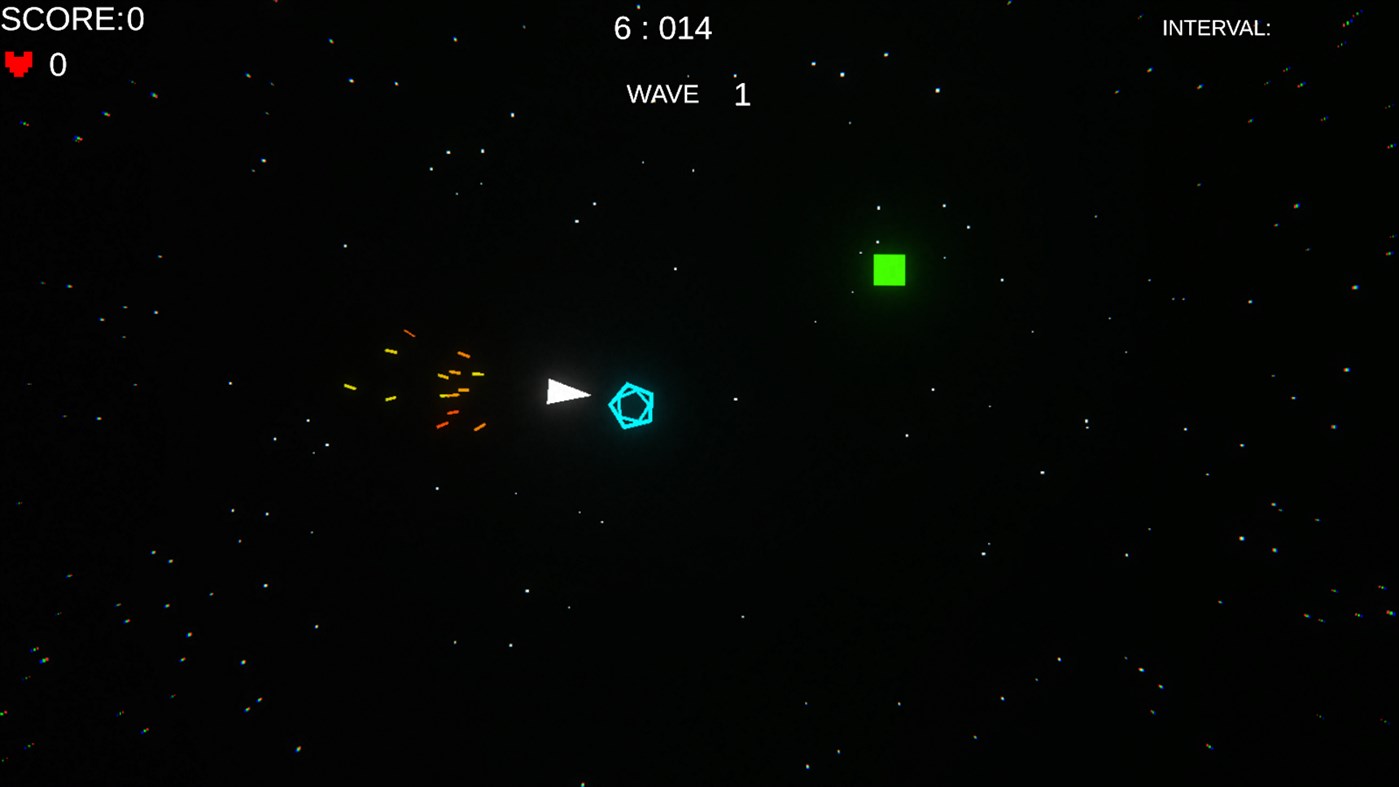The height and width of the screenshot is (787, 1399).
Task: Click the INTERVAL label in top right
Action: [x=1215, y=27]
